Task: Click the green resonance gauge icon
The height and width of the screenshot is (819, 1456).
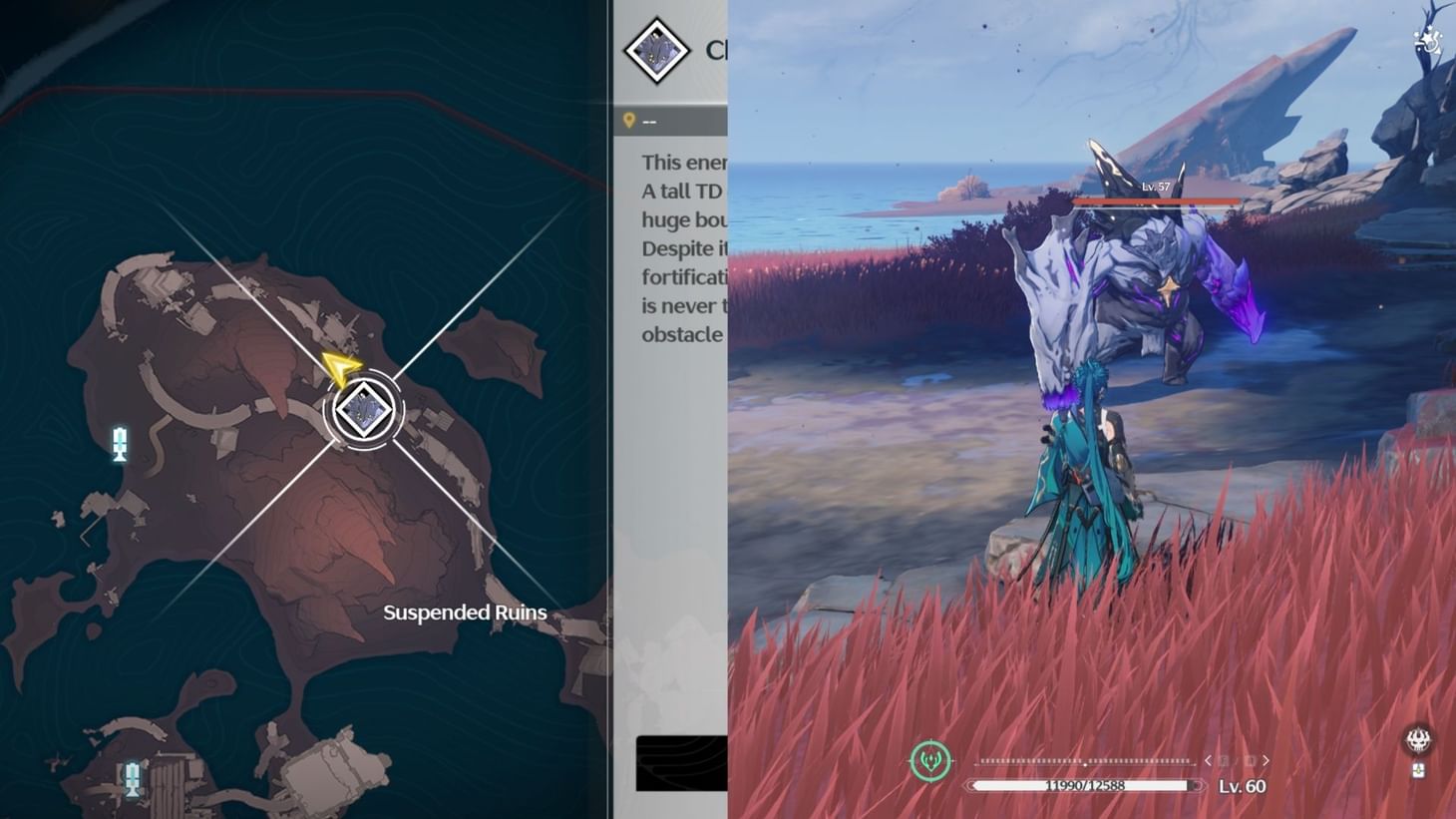Action: [929, 759]
